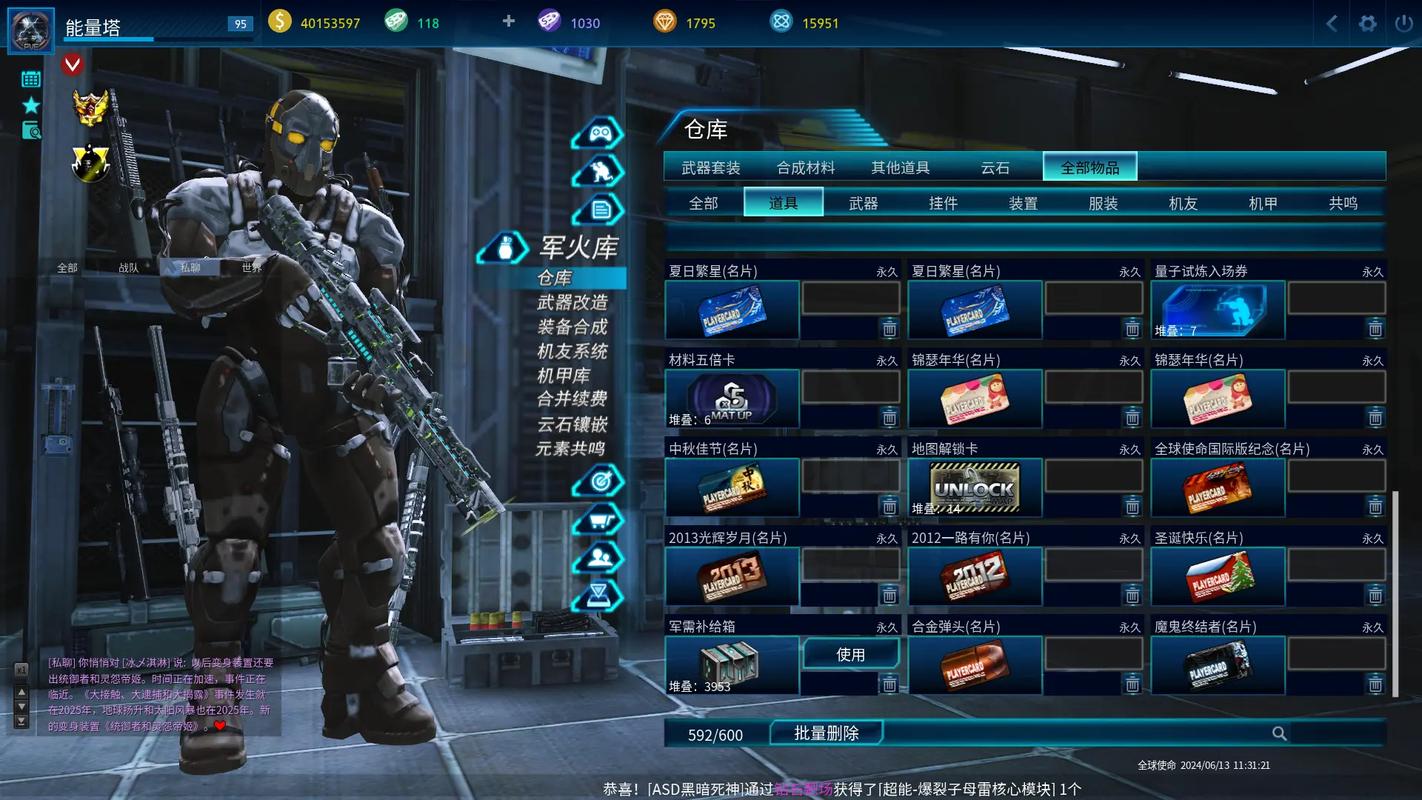1422x800 pixels.
Task: Open 武器改造 in the armory menu
Action: (572, 302)
